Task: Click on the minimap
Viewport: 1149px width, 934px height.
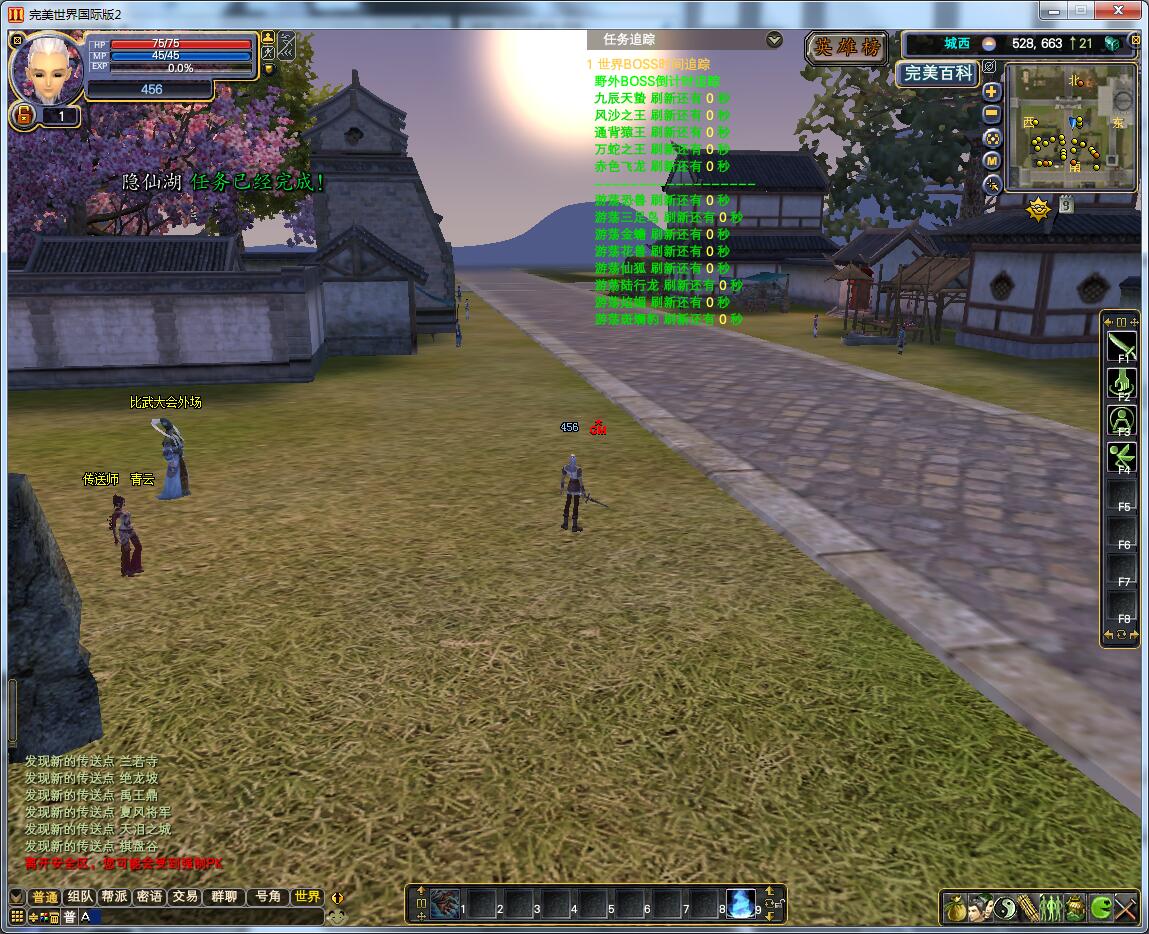Action: point(1070,128)
